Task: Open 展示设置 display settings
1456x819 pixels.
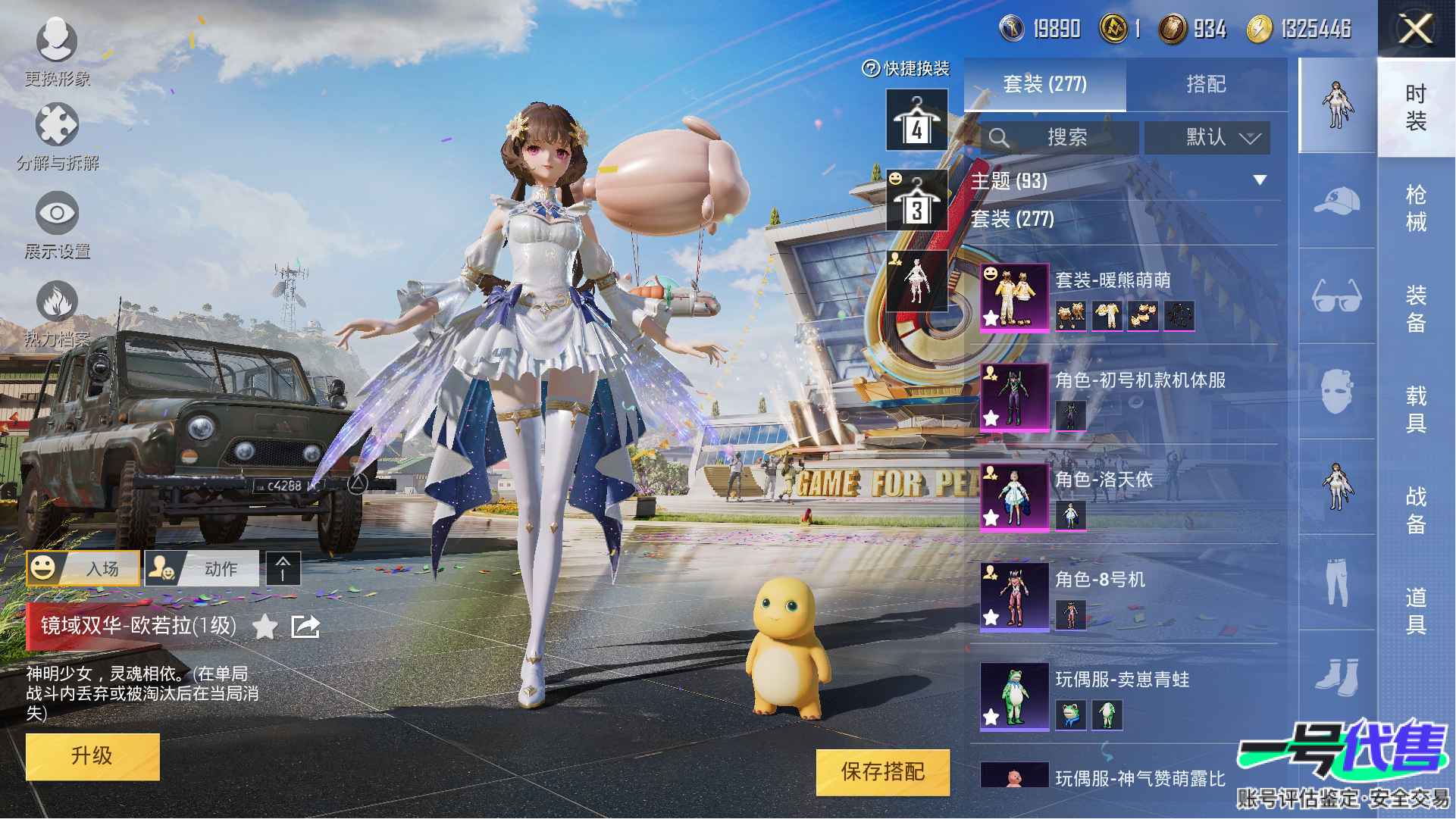Action: point(57,225)
